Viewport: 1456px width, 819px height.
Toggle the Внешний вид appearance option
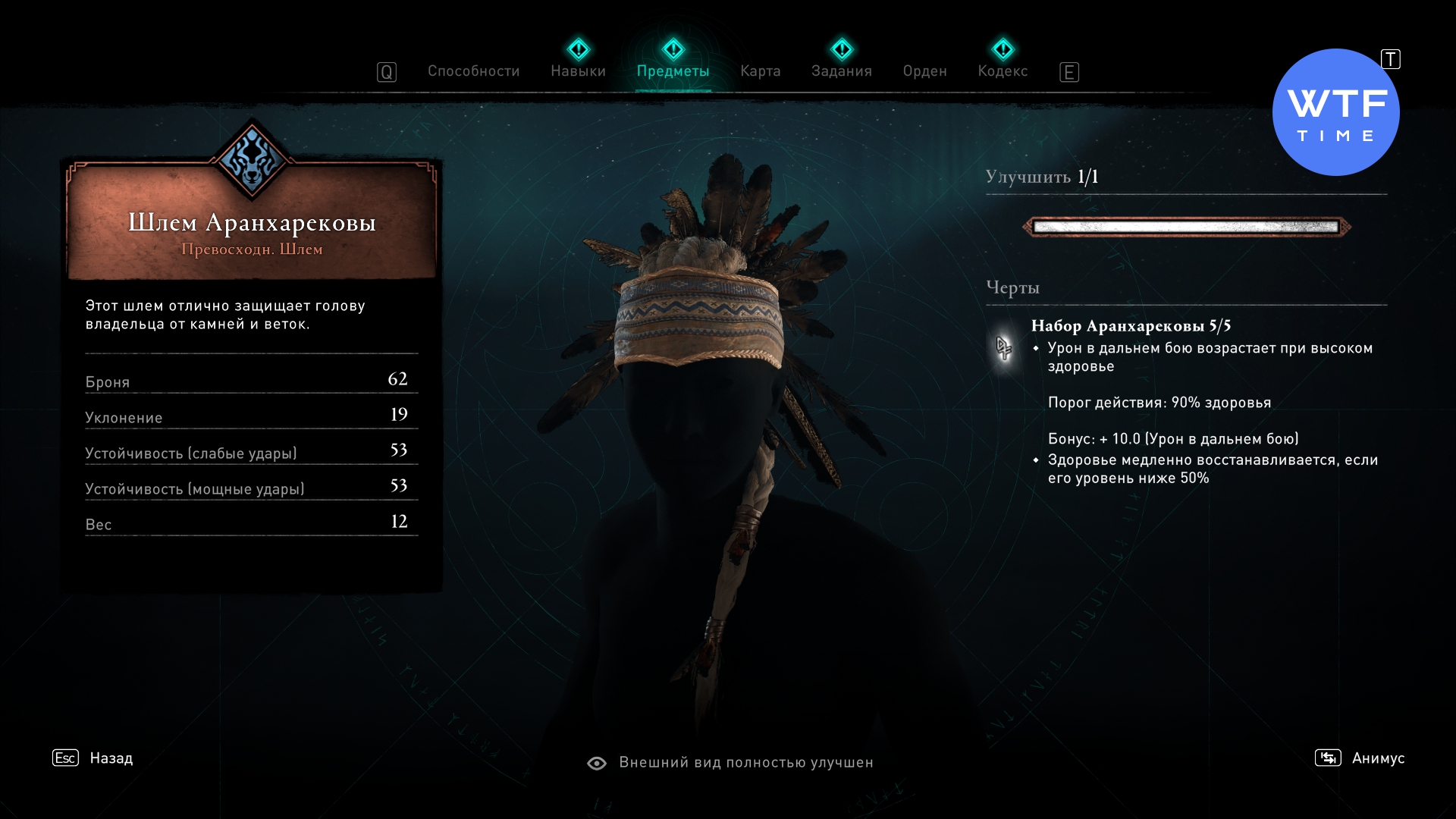(730, 763)
